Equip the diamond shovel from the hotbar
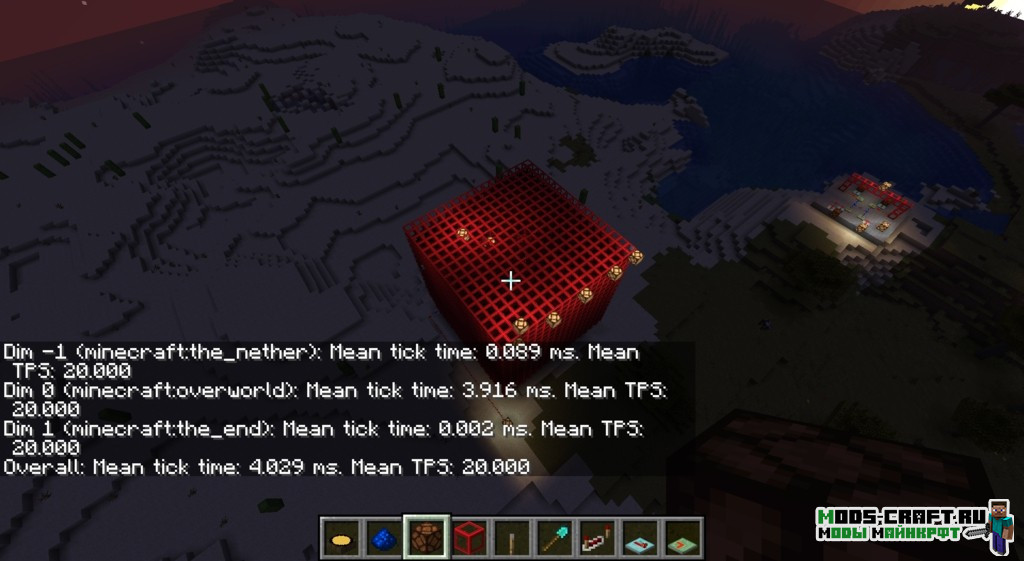Screen dimensions: 1024x561 pos(555,538)
